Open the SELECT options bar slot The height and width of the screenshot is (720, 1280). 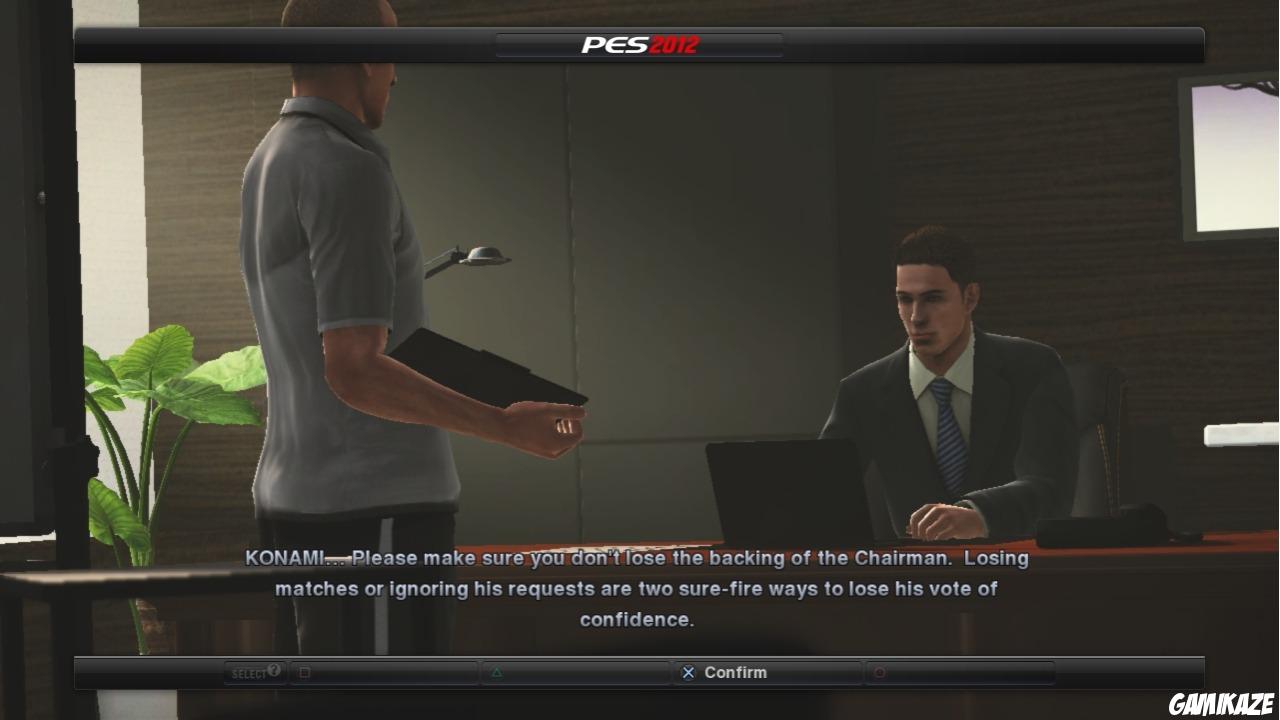pyautogui.click(x=255, y=671)
